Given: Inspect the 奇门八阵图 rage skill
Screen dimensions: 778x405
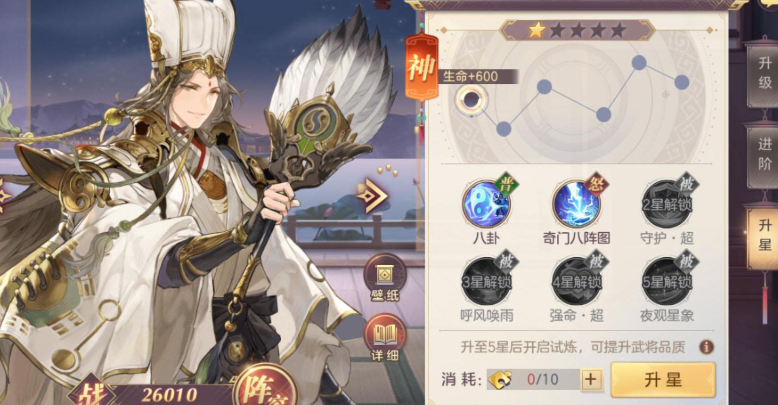Looking at the screenshot, I should [x=576, y=203].
